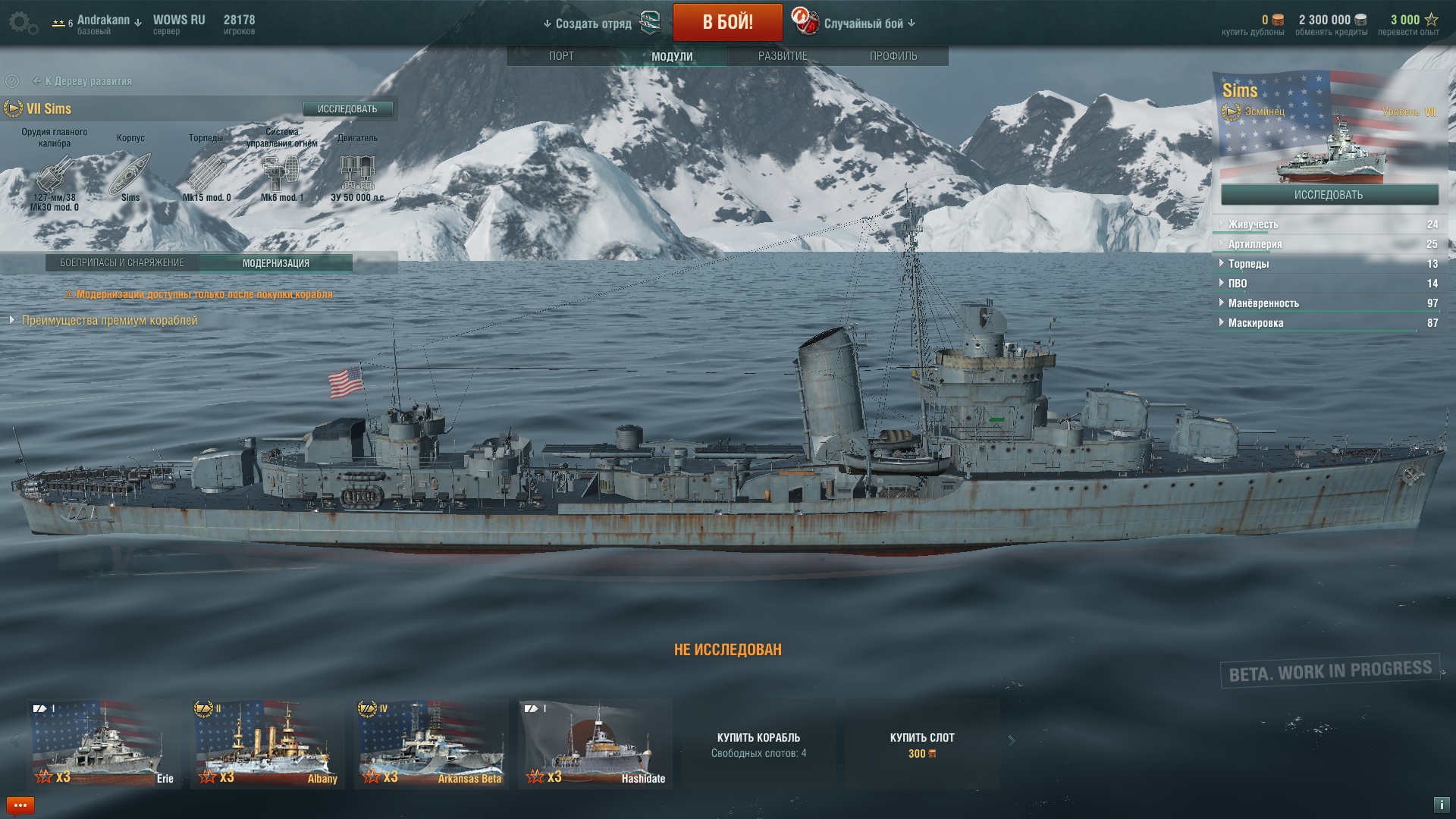Switch to БОЕПРИПАСЫ И СНАРЯЖЕНИЕ tab

122,263
